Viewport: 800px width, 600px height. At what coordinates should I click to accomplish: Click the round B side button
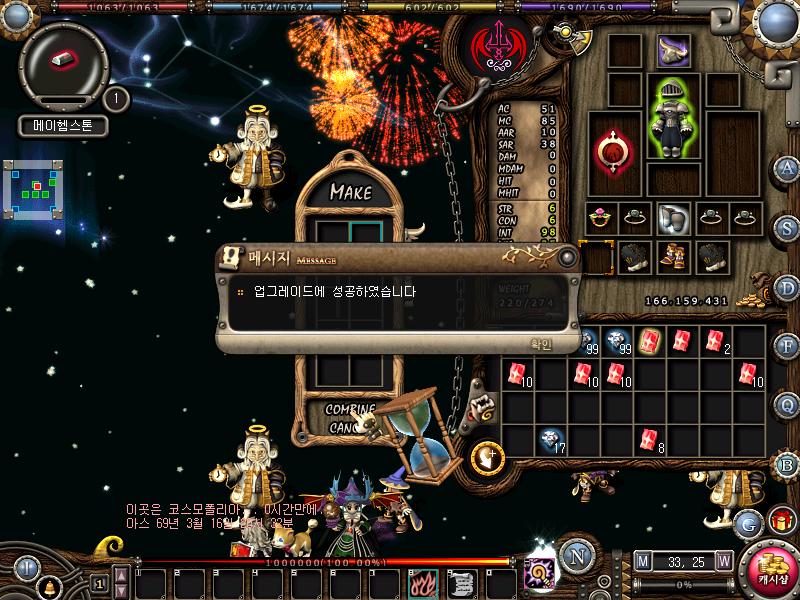tap(788, 465)
